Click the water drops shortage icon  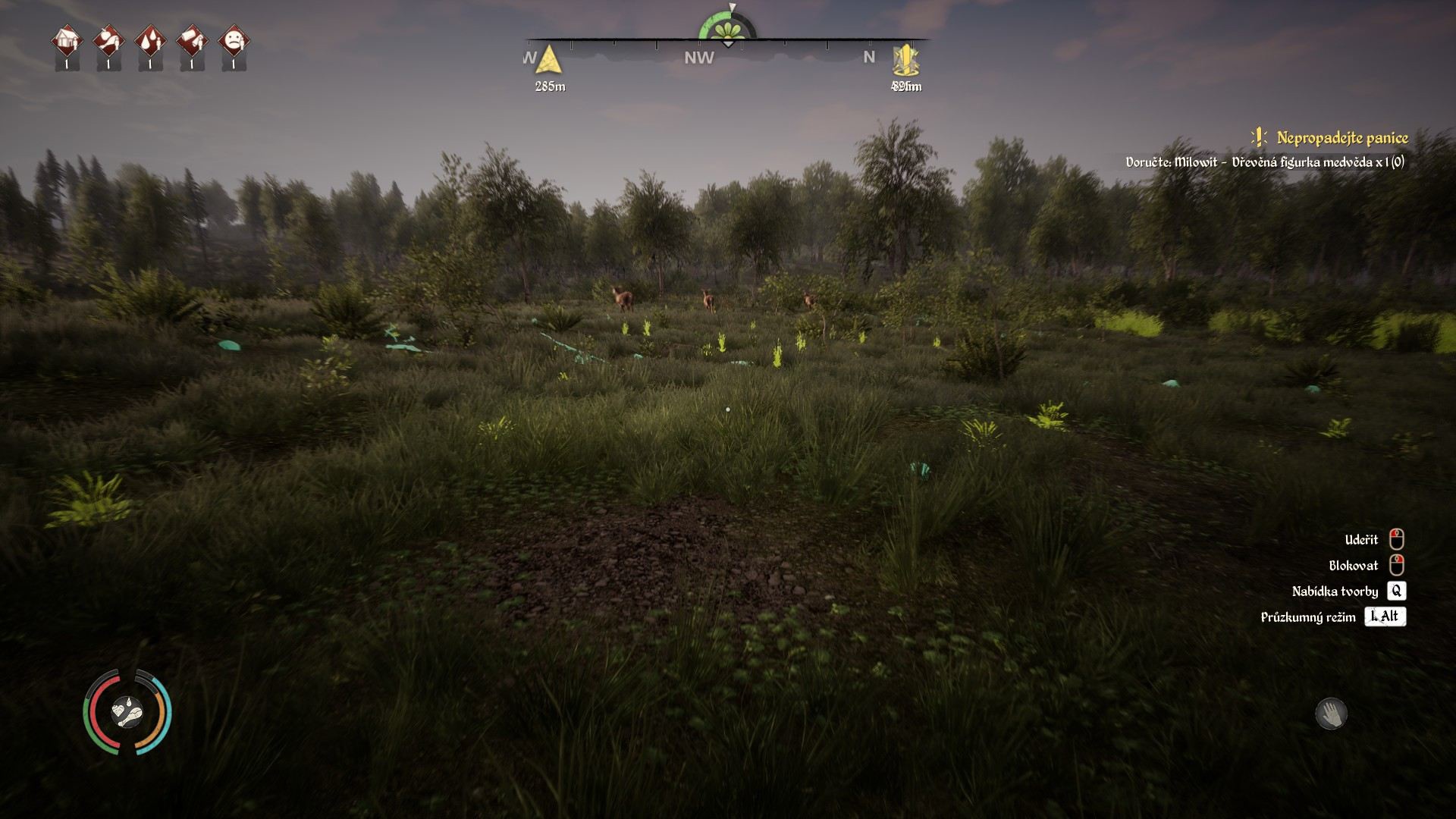150,41
